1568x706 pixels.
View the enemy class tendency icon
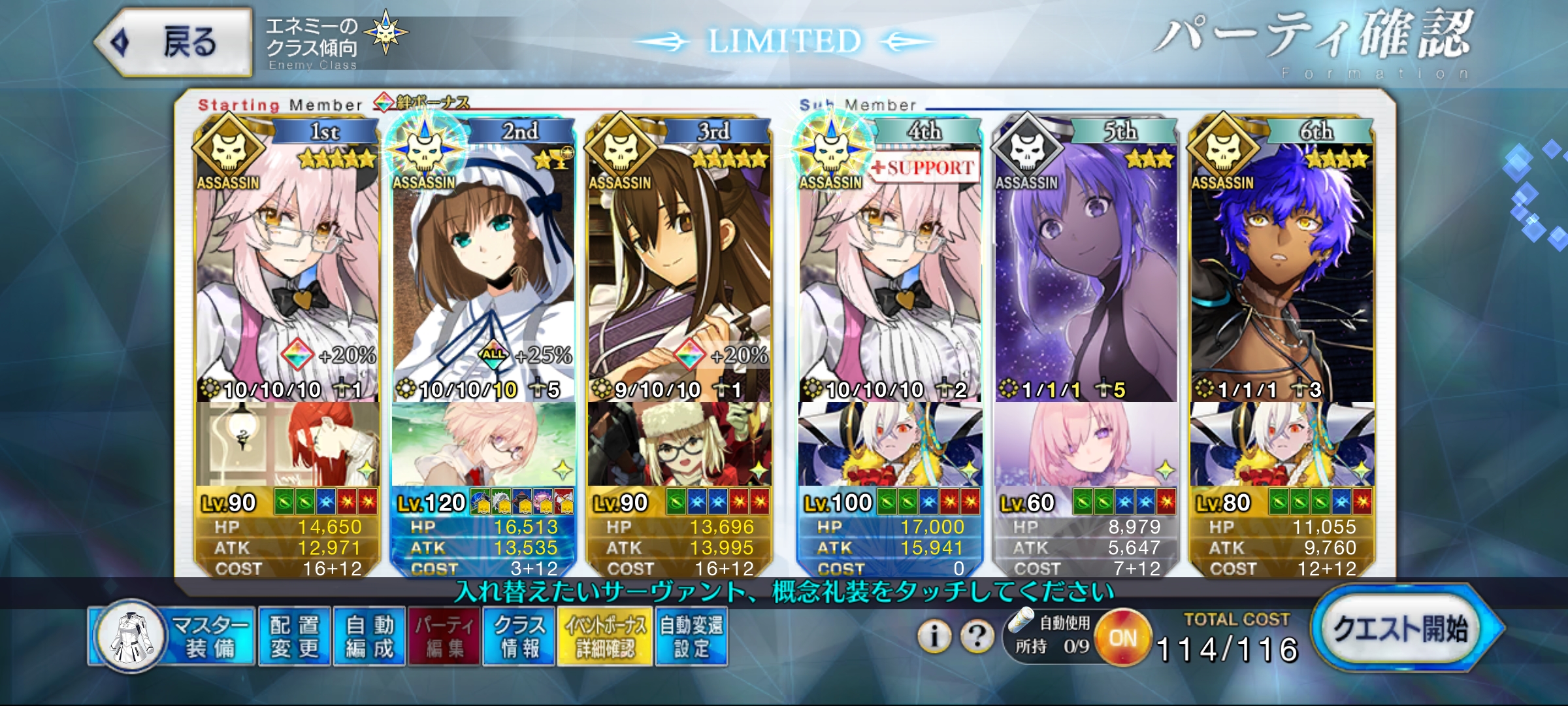[385, 33]
